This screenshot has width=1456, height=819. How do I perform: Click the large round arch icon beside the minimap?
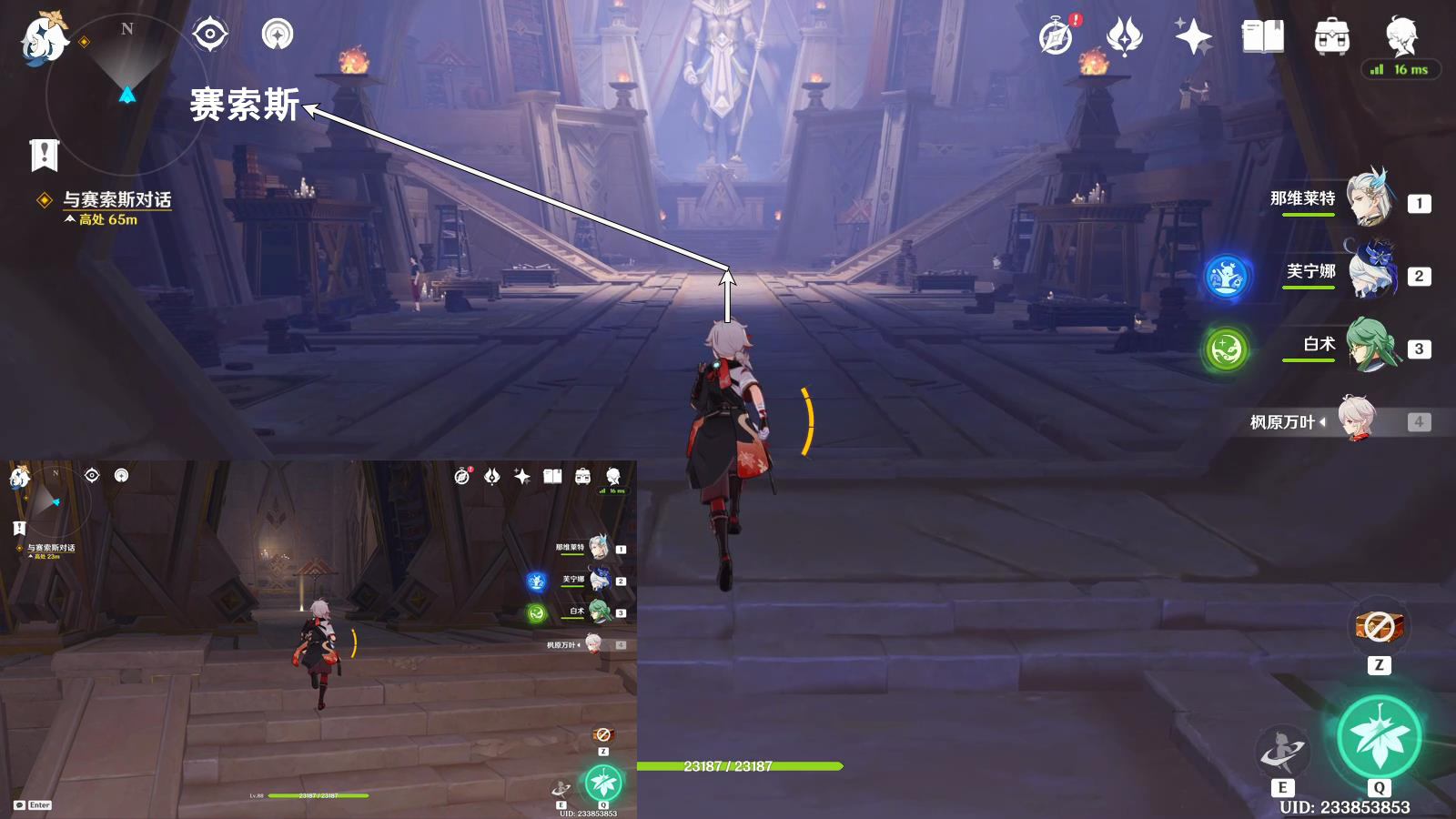pos(278,35)
